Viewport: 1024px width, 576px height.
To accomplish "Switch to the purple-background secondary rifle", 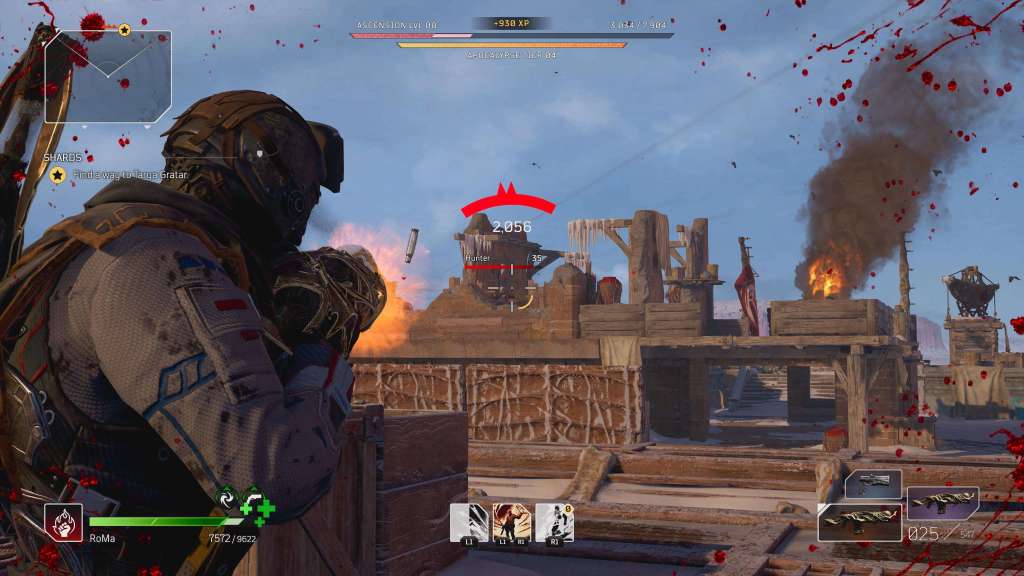I will (943, 504).
